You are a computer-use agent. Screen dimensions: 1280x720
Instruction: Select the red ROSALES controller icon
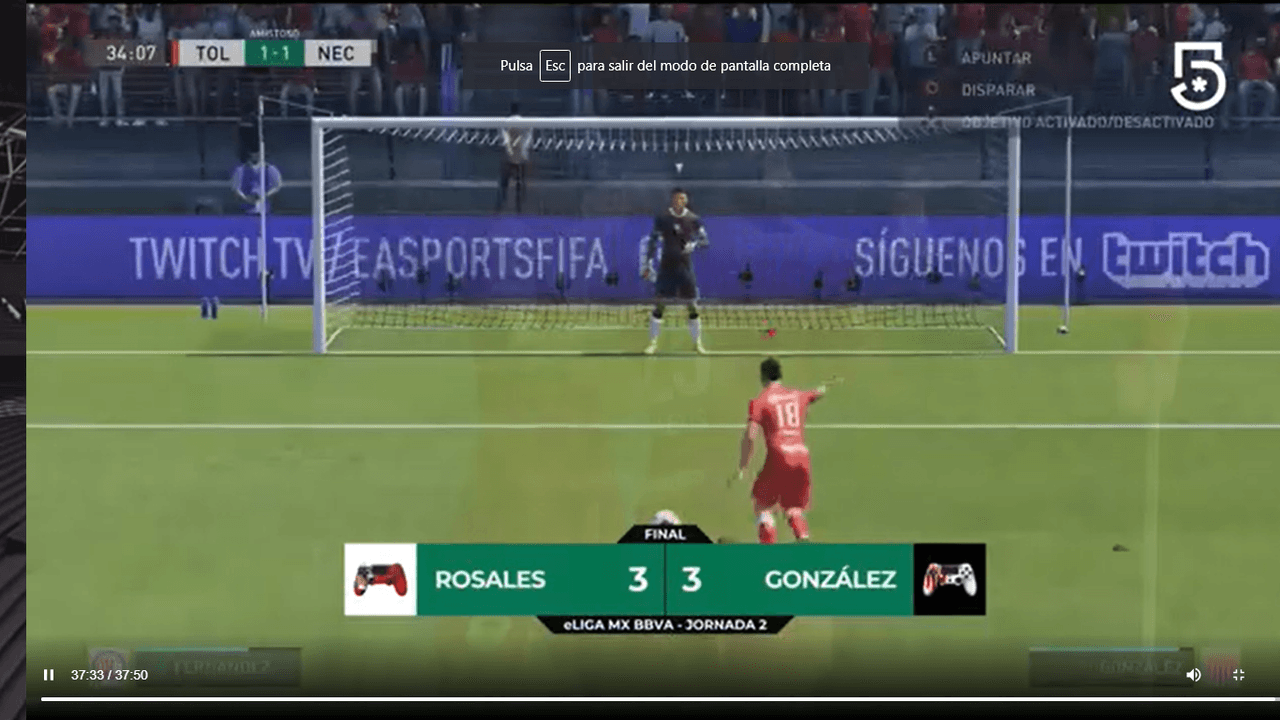(380, 580)
